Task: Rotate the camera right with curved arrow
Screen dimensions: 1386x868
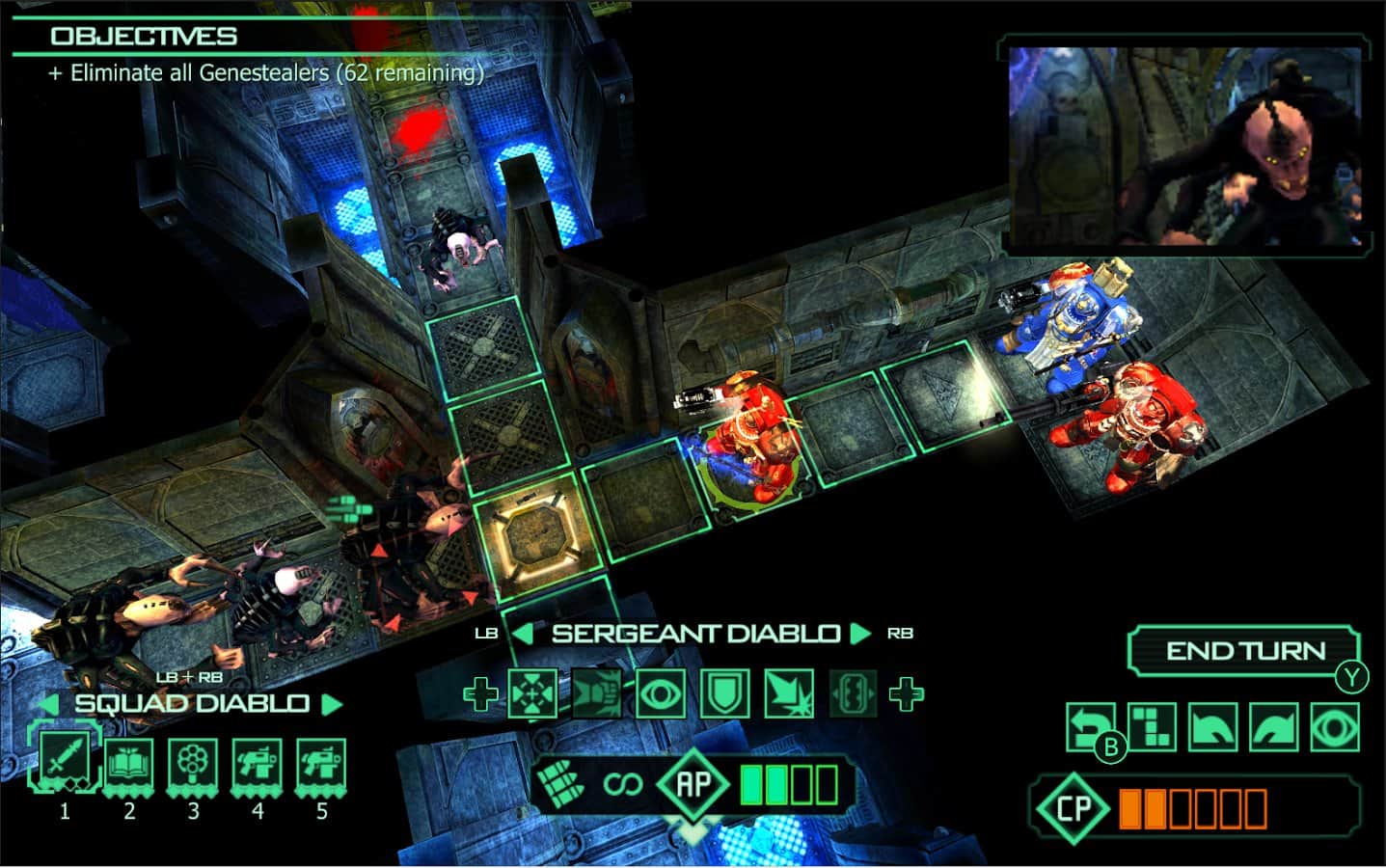Action: [1274, 726]
